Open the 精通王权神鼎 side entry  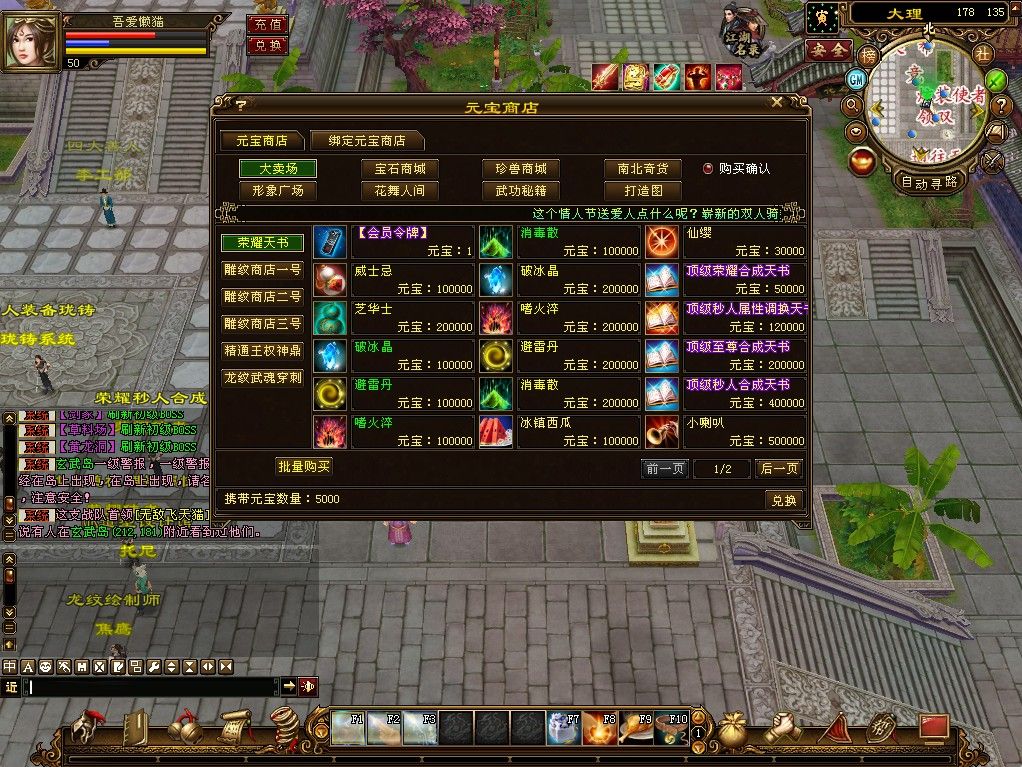pyautogui.click(x=262, y=351)
